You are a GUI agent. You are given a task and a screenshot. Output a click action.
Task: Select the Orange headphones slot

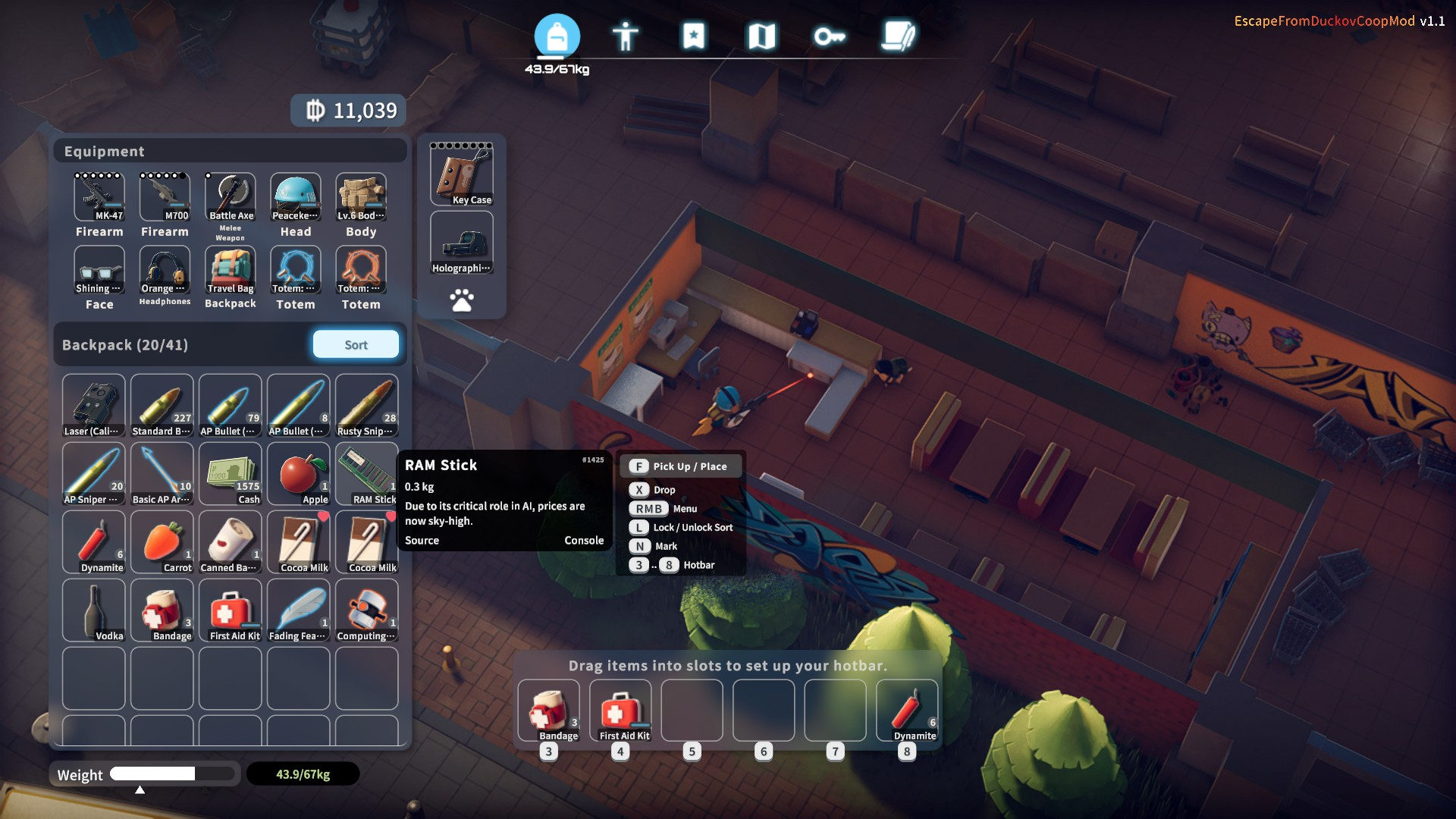(x=165, y=270)
